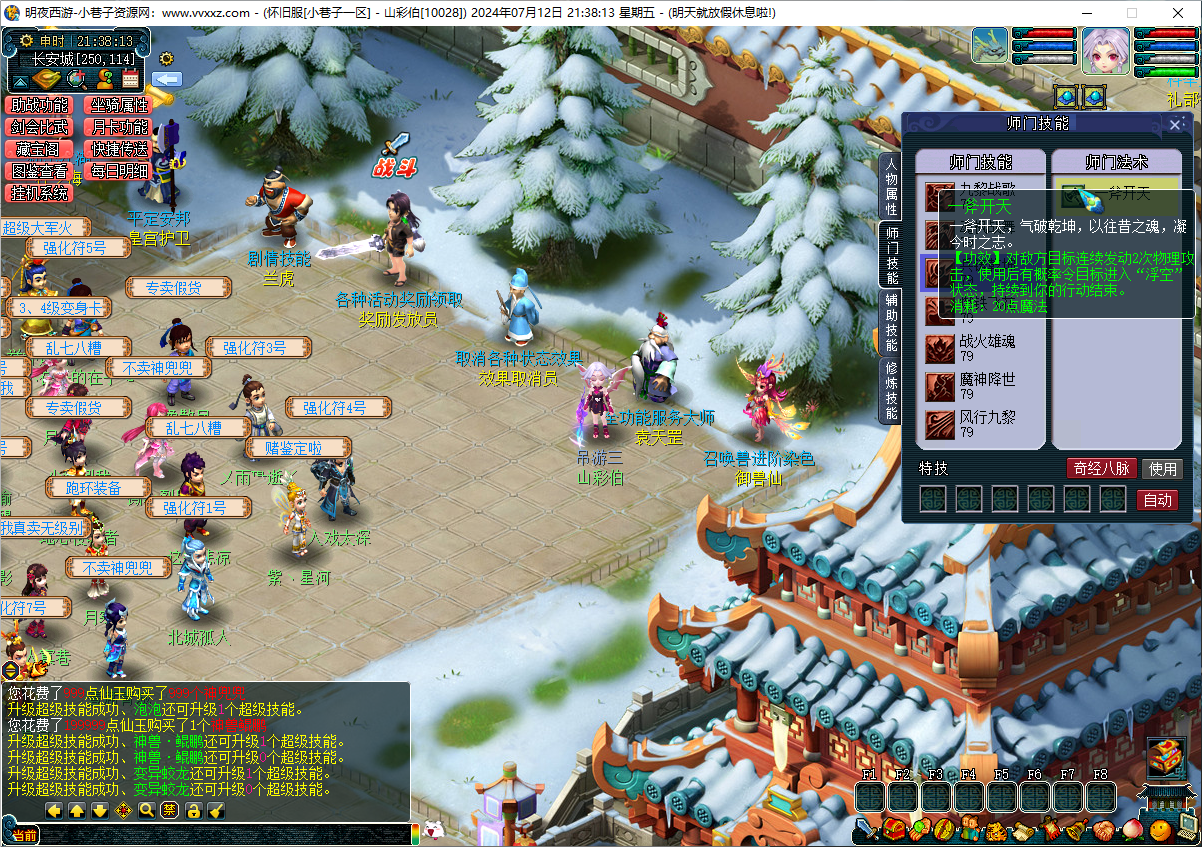Close the 师门技能 skills window
Screen dimensions: 1202x847
(x=1175, y=125)
